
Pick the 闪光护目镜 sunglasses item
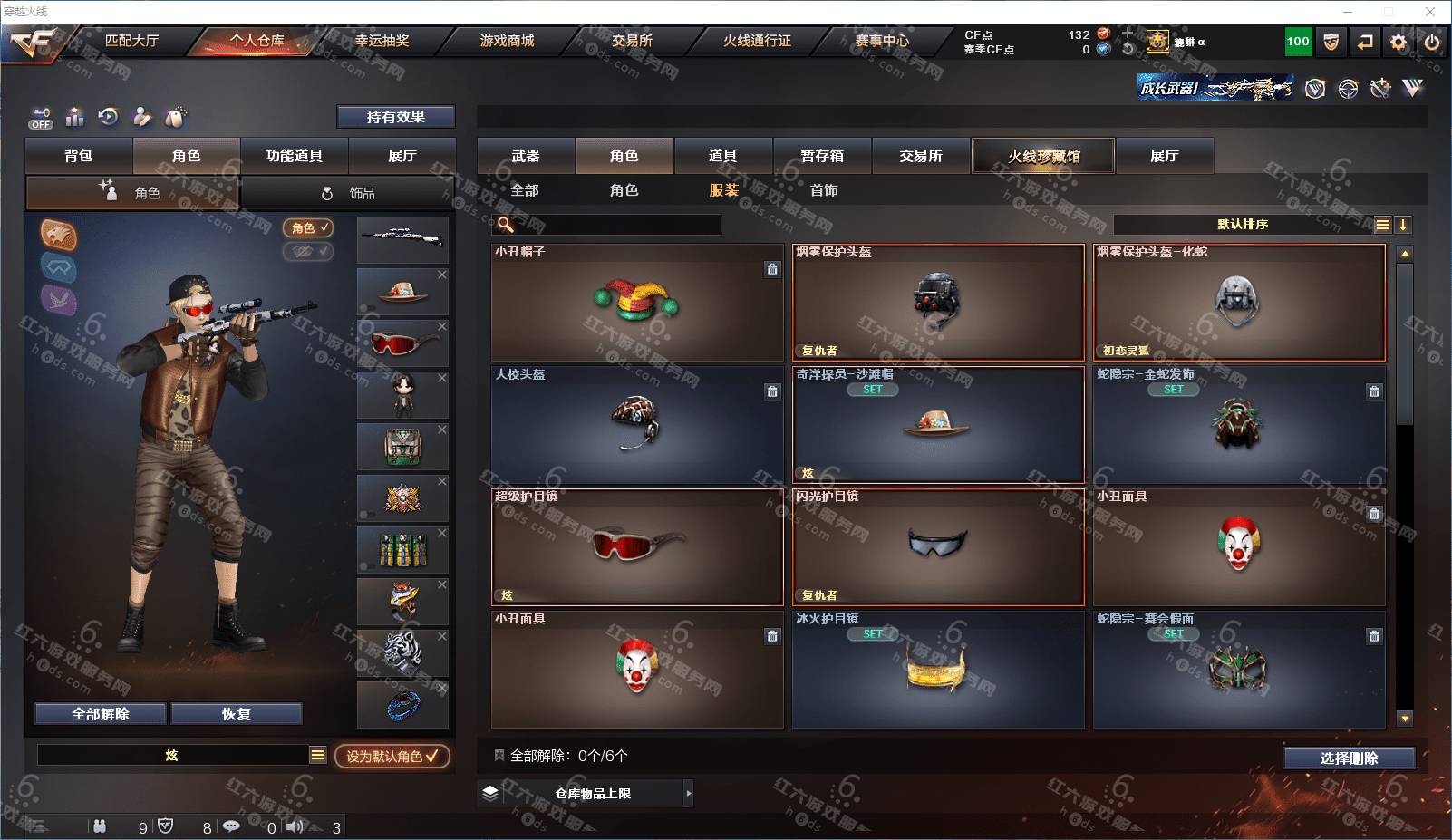938,546
